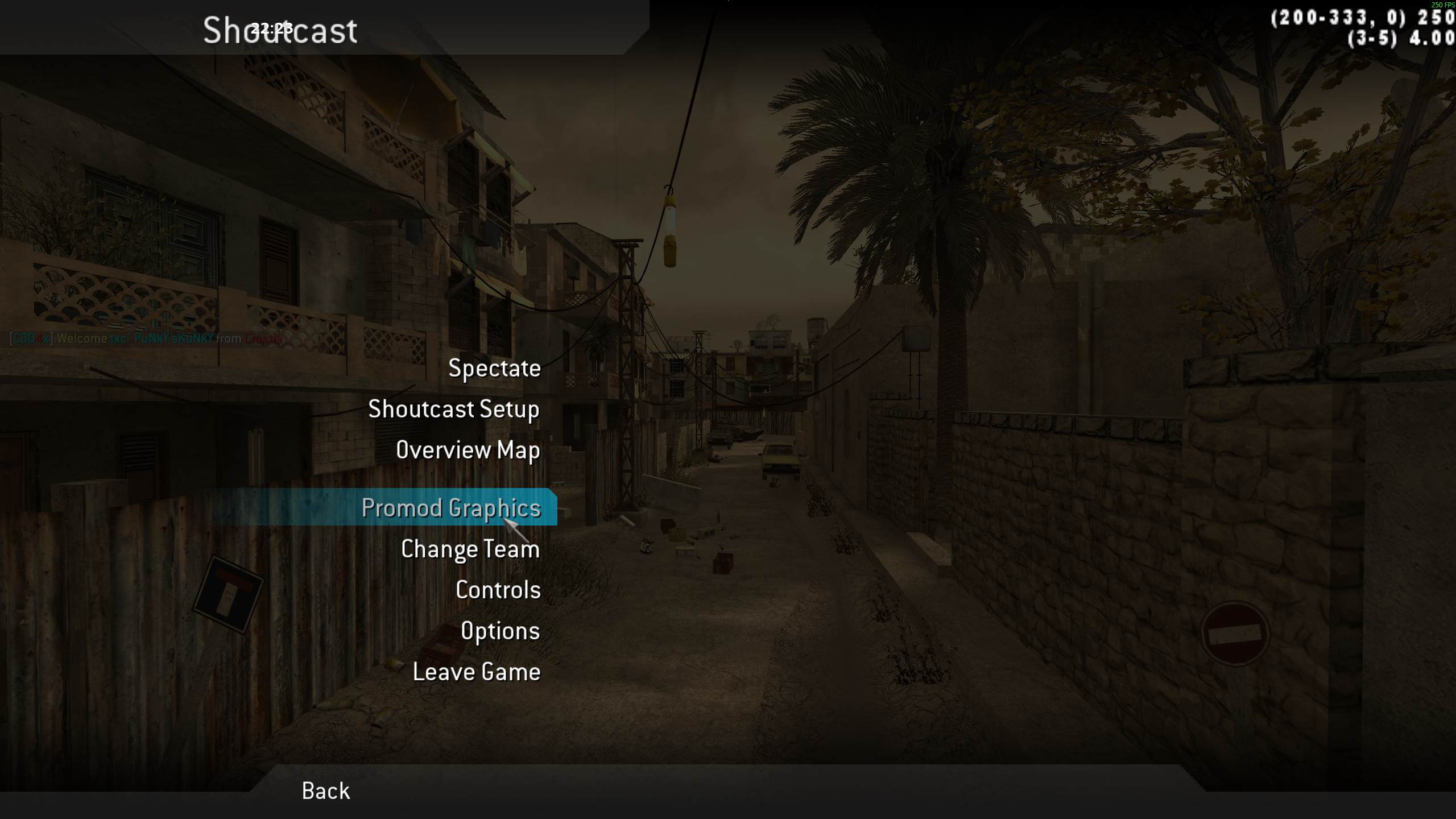Screen dimensions: 1456x819
Task: Click Leave Game
Action: coord(476,672)
